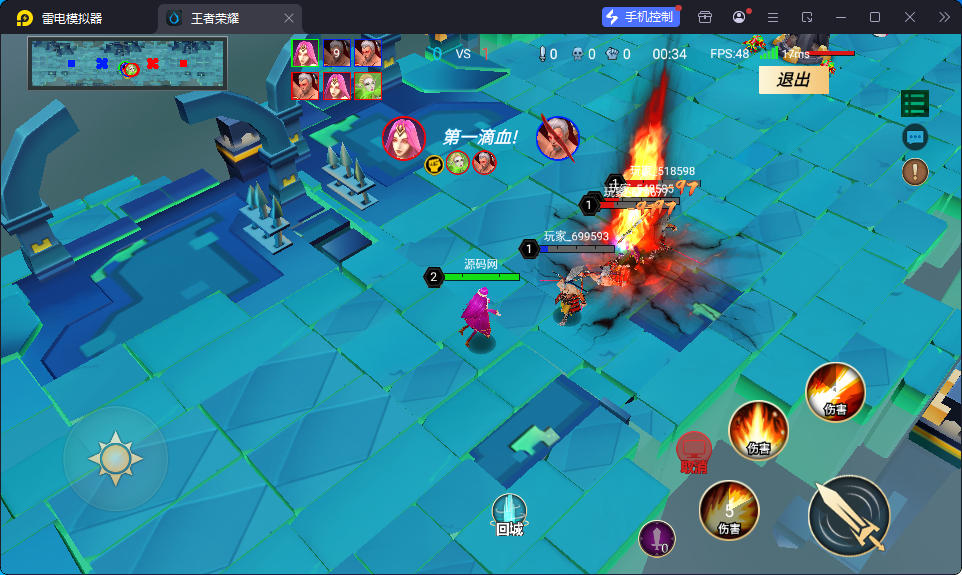The height and width of the screenshot is (575, 962).
Task: Tap the fire skill showing cooldown 5
Action: pos(729,510)
